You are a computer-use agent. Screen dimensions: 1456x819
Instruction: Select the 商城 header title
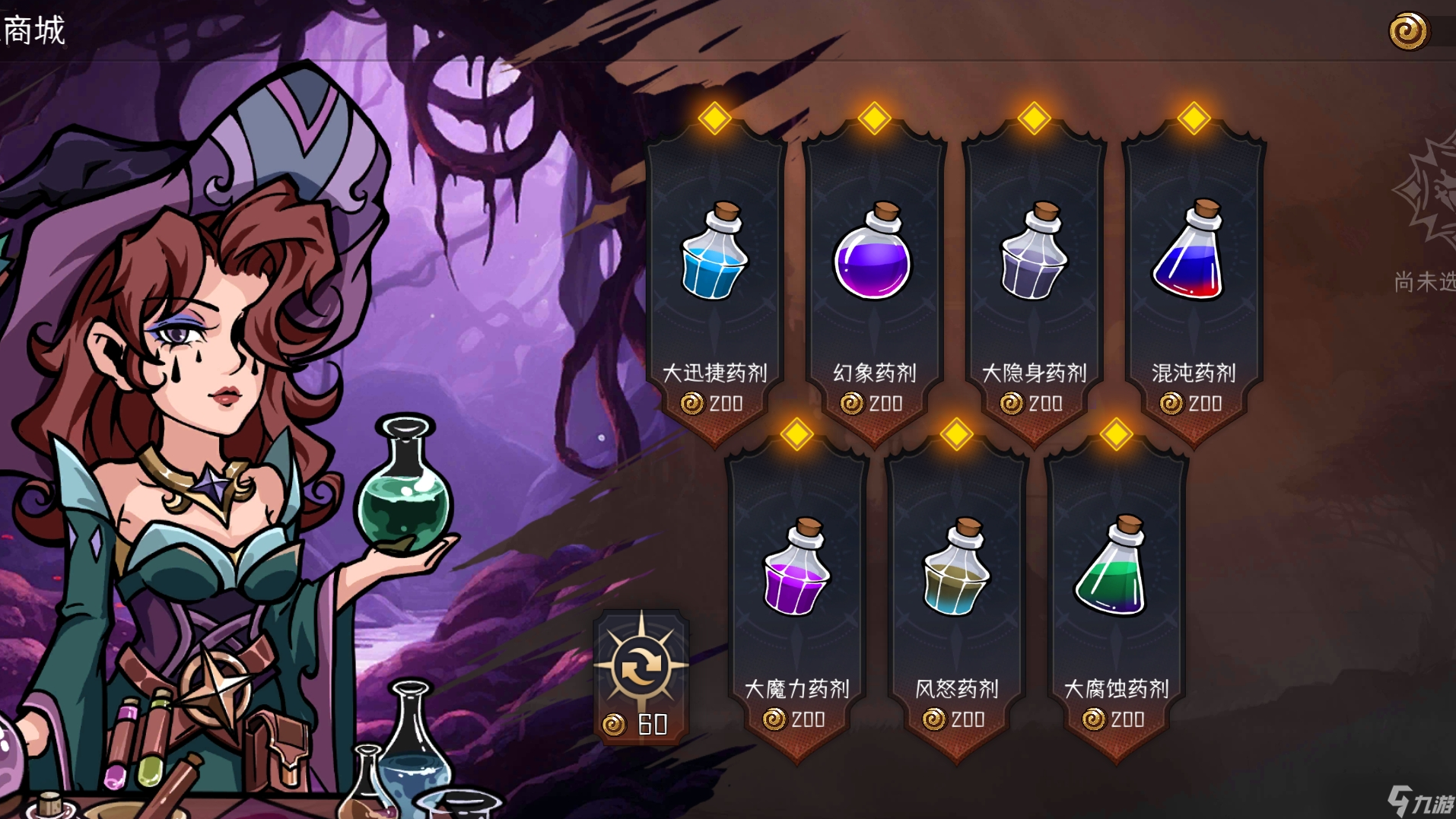click(34, 32)
